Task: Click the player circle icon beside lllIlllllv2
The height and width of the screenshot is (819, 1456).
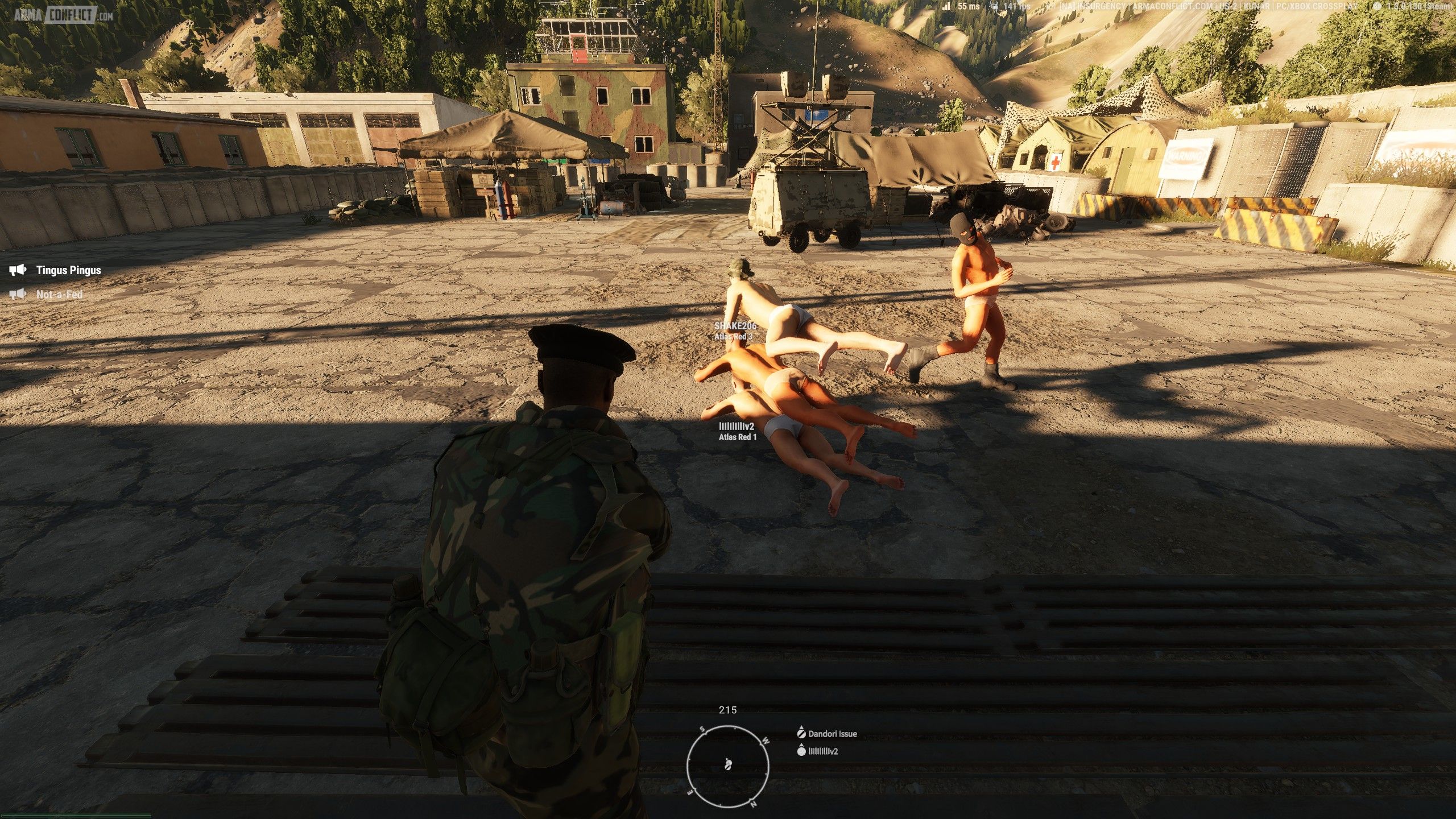Action: pyautogui.click(x=802, y=751)
